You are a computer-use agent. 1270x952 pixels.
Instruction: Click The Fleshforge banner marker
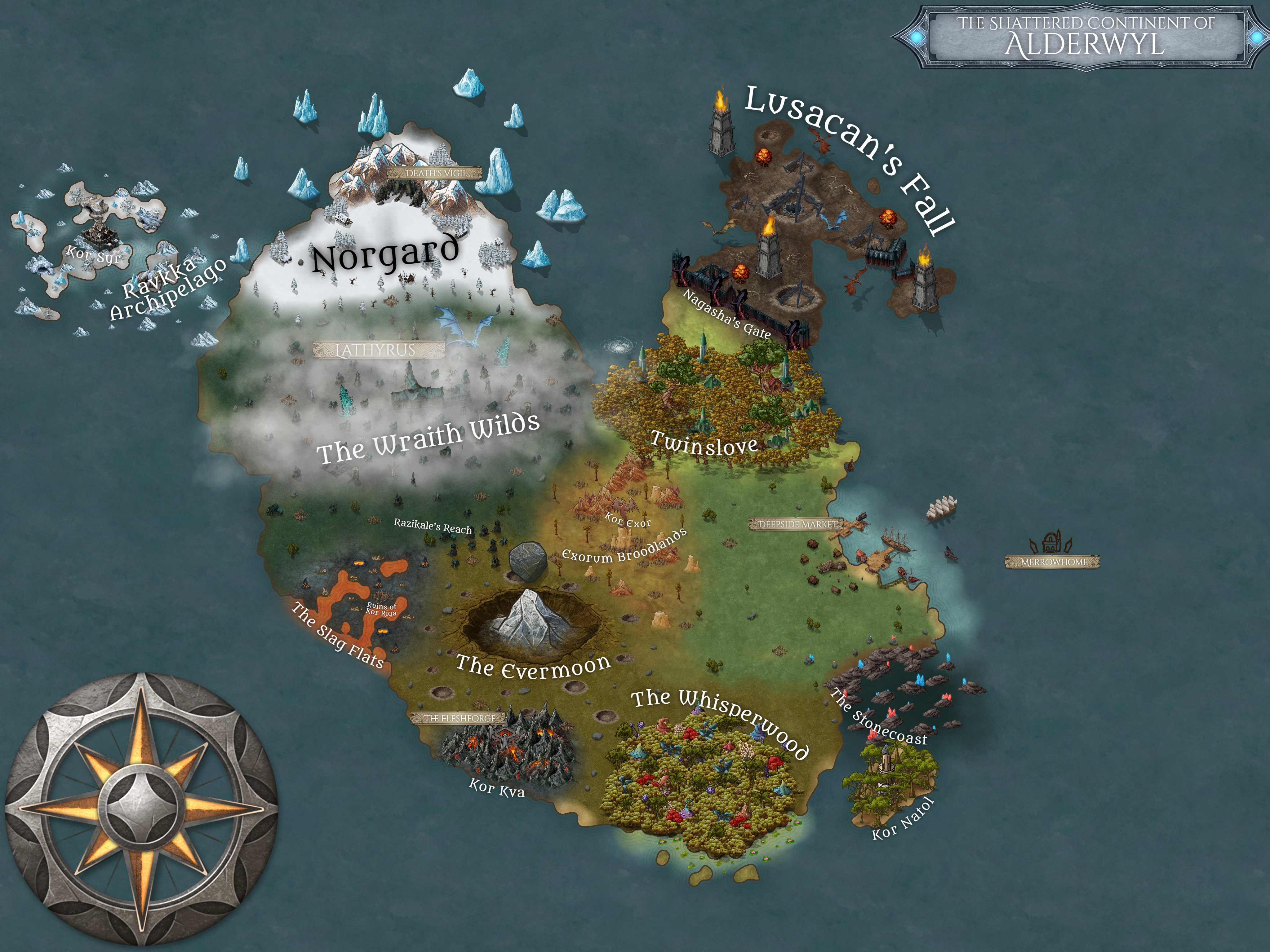click(x=459, y=718)
